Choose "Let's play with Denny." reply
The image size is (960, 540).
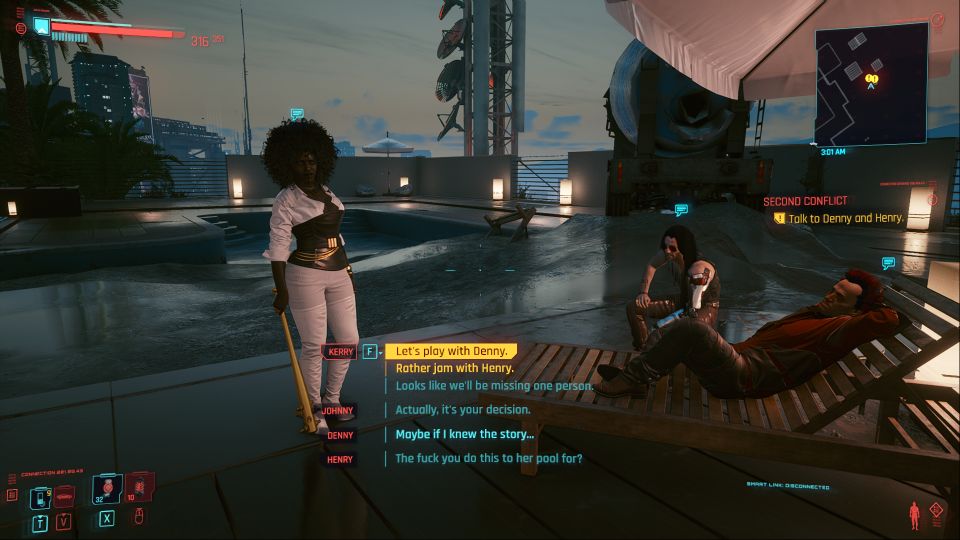454,351
